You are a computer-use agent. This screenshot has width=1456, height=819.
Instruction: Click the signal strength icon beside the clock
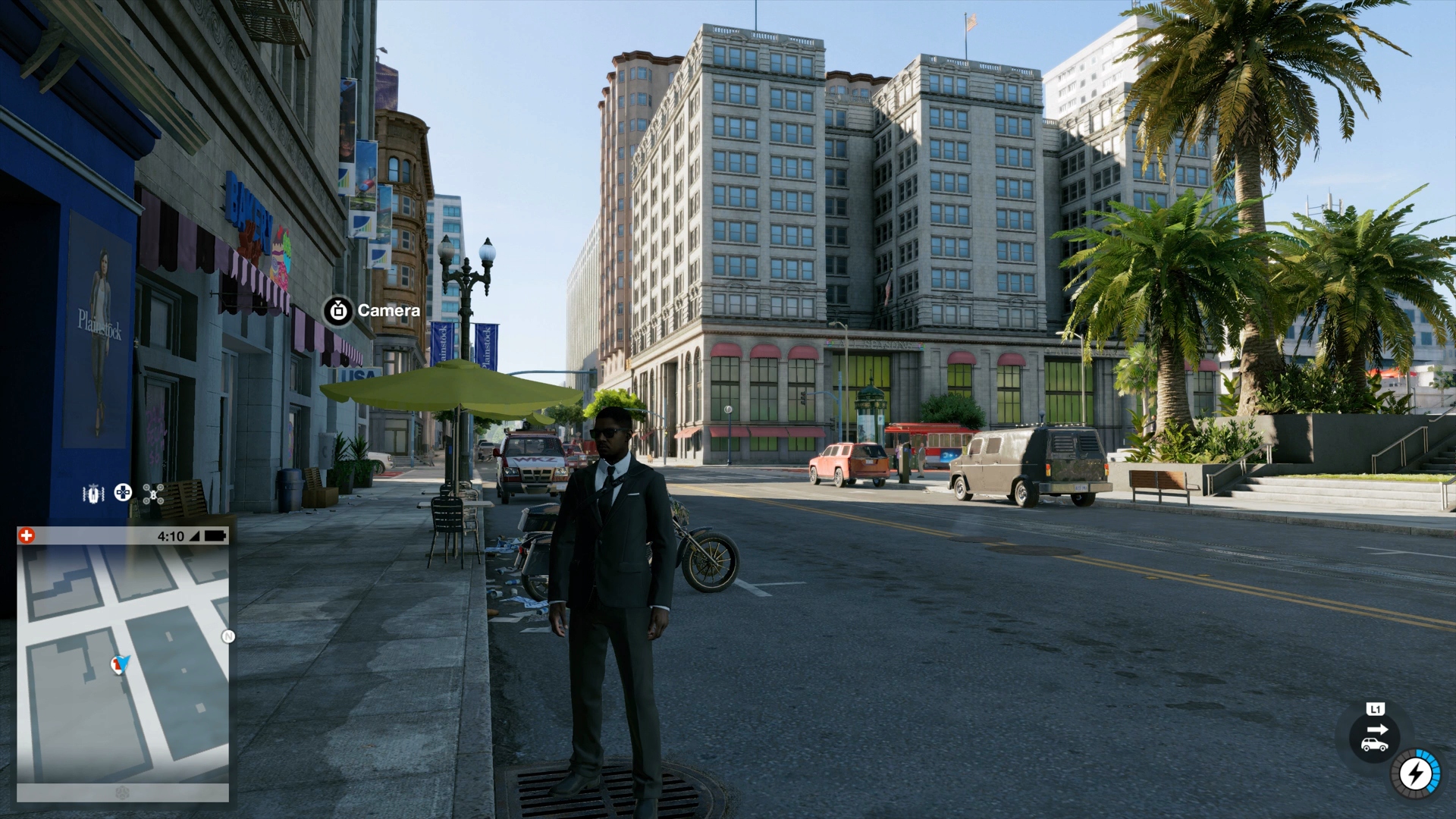(195, 536)
